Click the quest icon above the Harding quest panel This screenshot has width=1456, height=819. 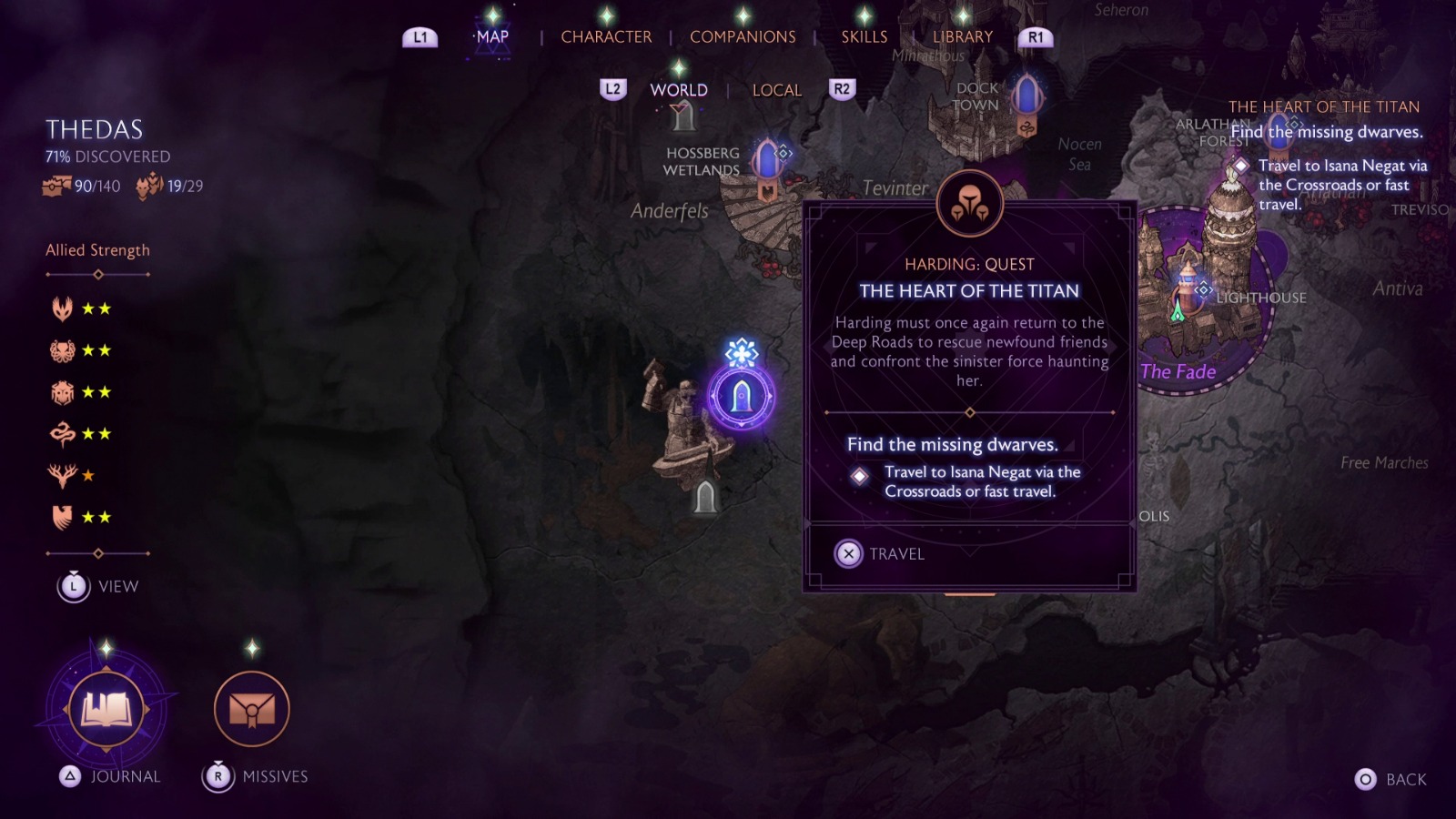click(969, 203)
